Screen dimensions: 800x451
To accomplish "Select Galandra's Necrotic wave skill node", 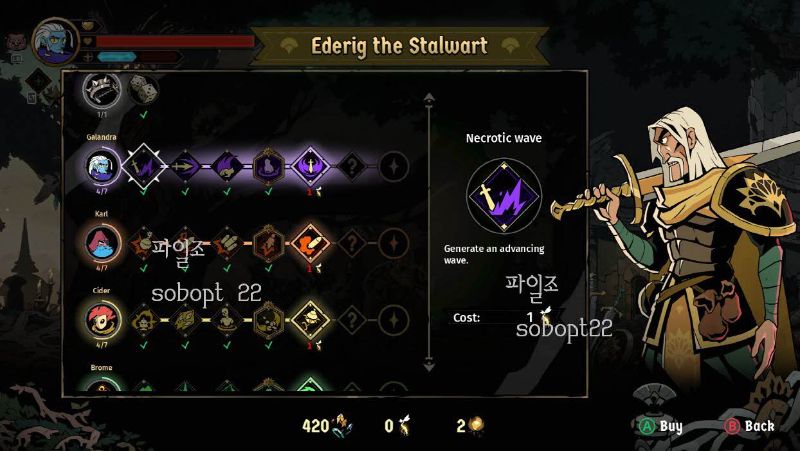I will pyautogui.click(x=141, y=164).
